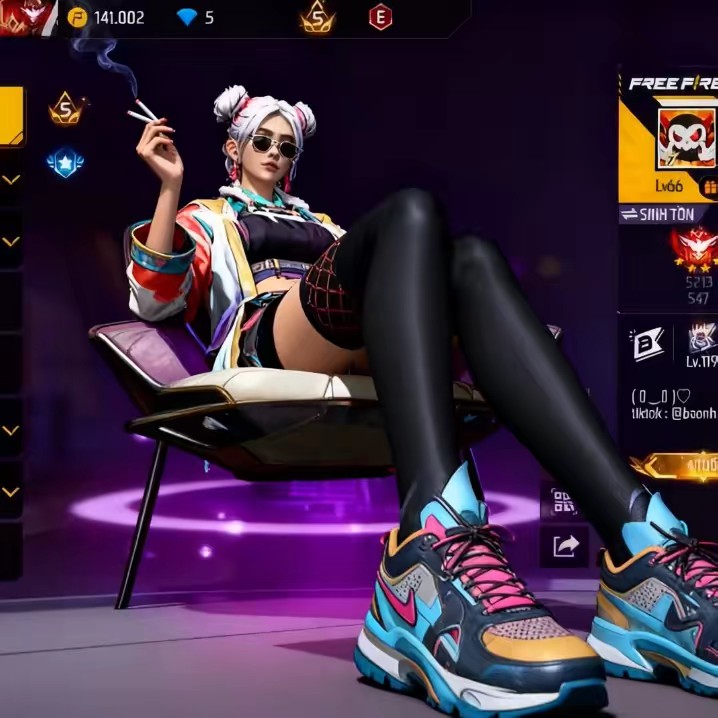Open the player avatar in the top bar
The height and width of the screenshot is (718, 718).
[x=18, y=17]
